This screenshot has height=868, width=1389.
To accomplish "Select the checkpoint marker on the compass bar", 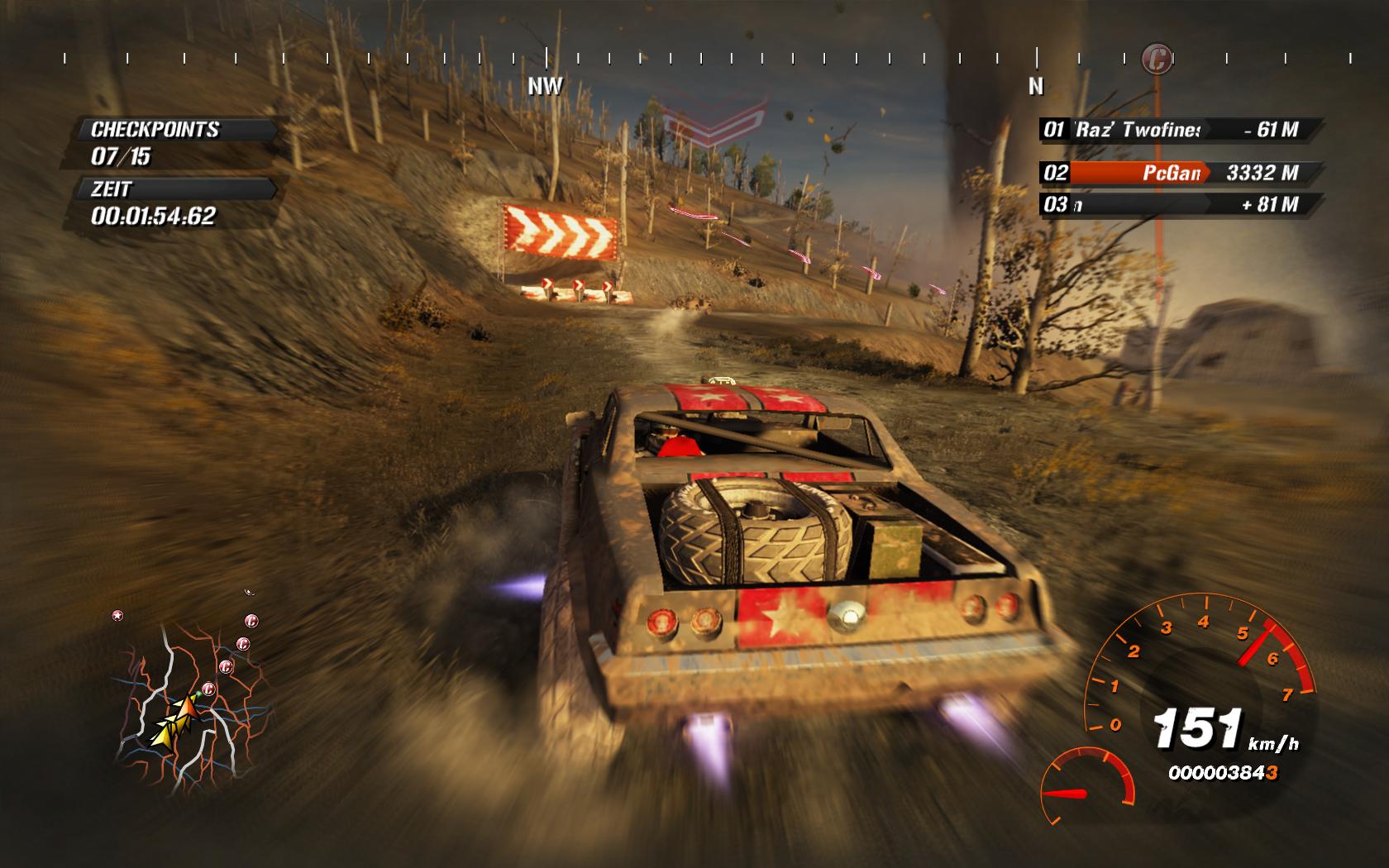I will (x=1157, y=59).
